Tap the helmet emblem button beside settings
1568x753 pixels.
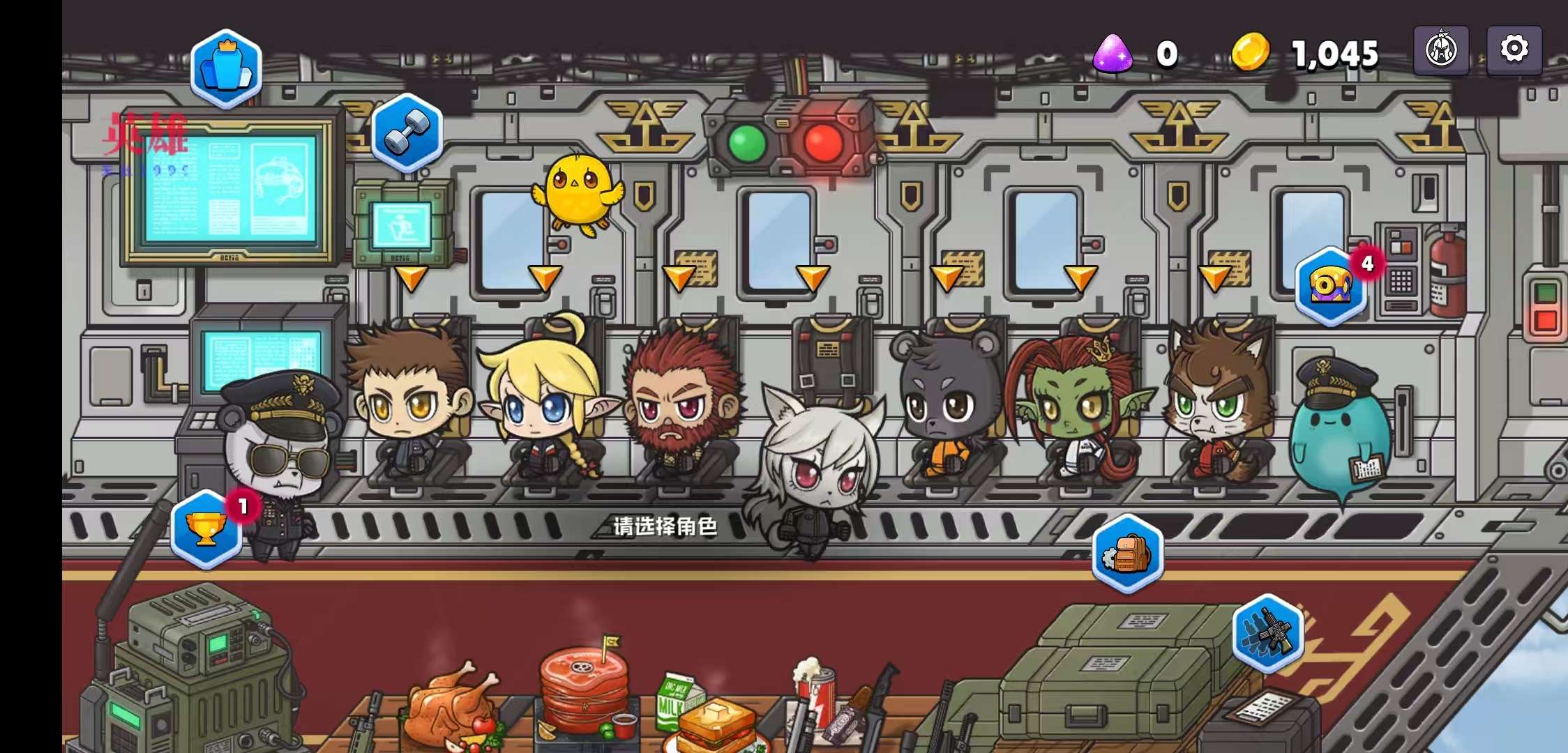coord(1441,50)
